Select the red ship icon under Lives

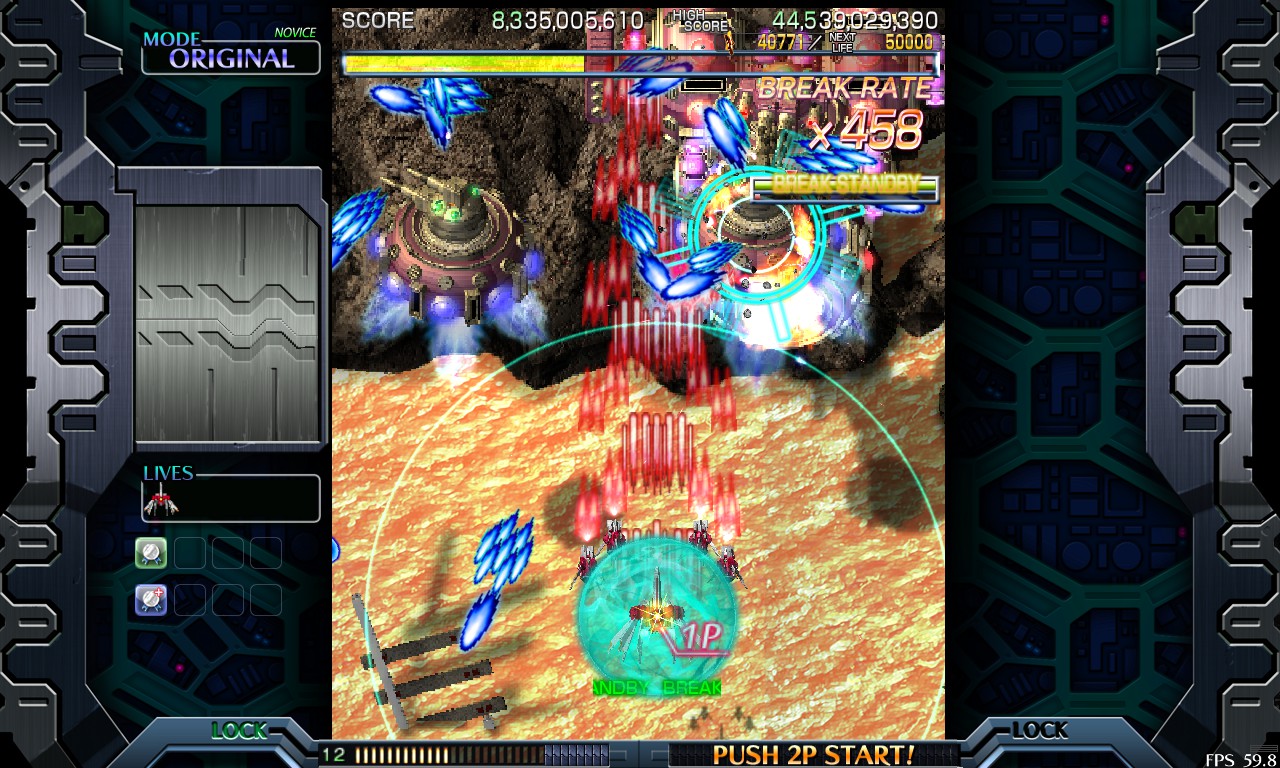(160, 499)
